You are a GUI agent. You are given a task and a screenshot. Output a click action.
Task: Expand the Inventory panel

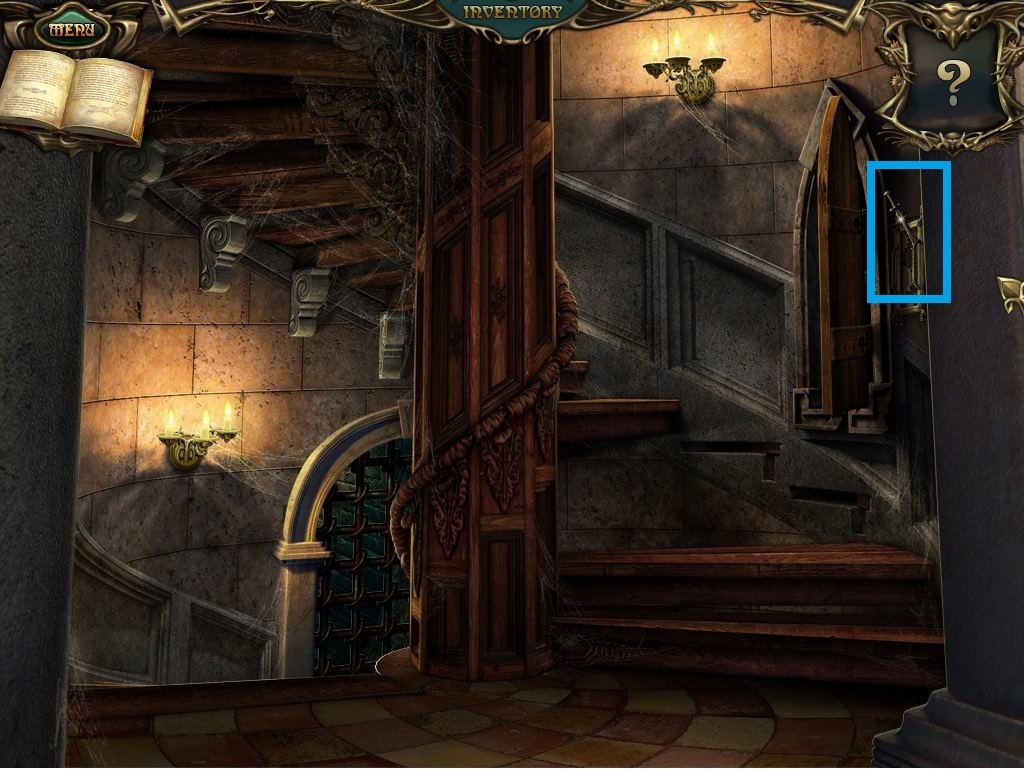[x=513, y=13]
